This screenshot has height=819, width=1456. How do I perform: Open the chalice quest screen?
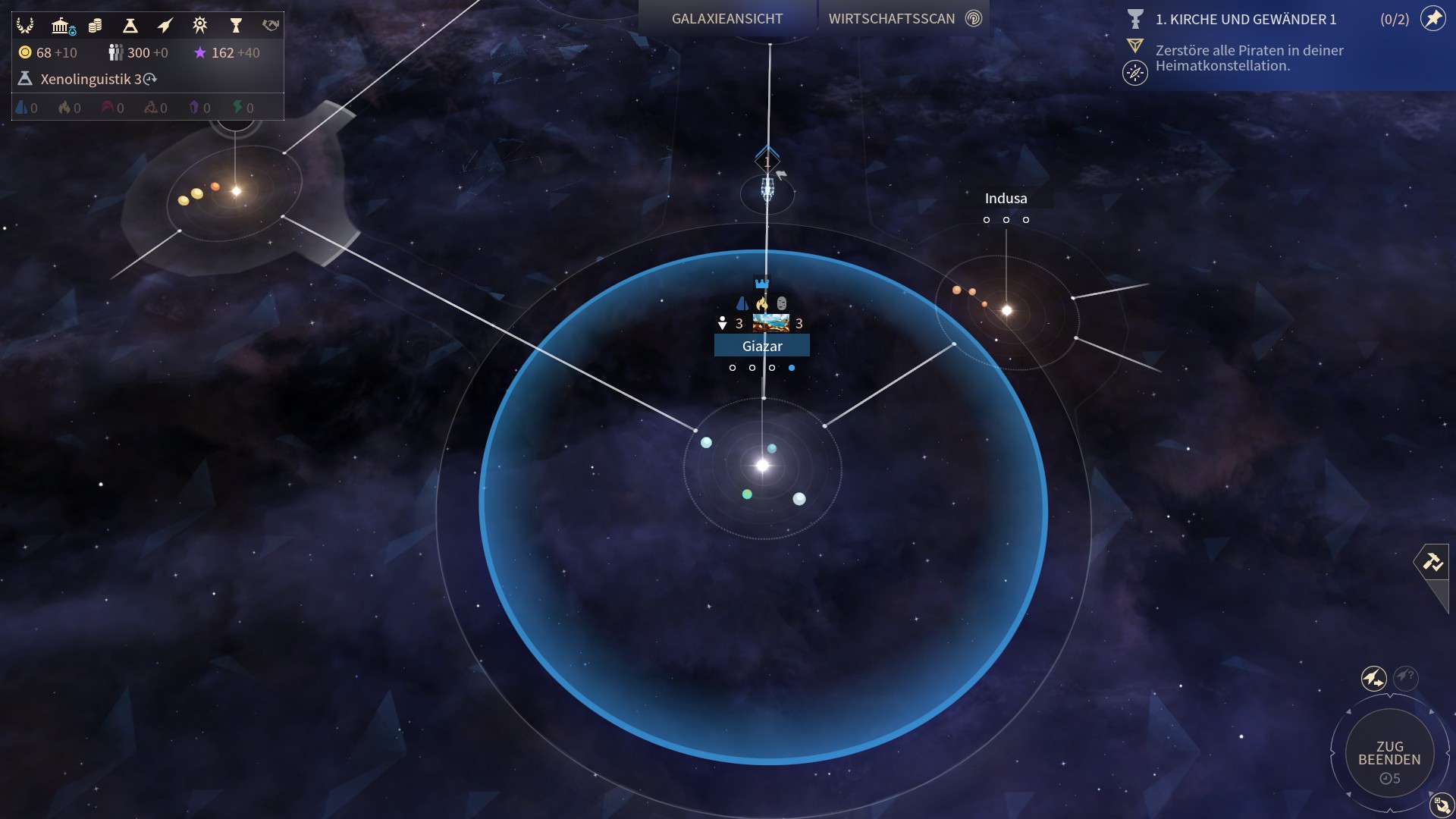(236, 26)
